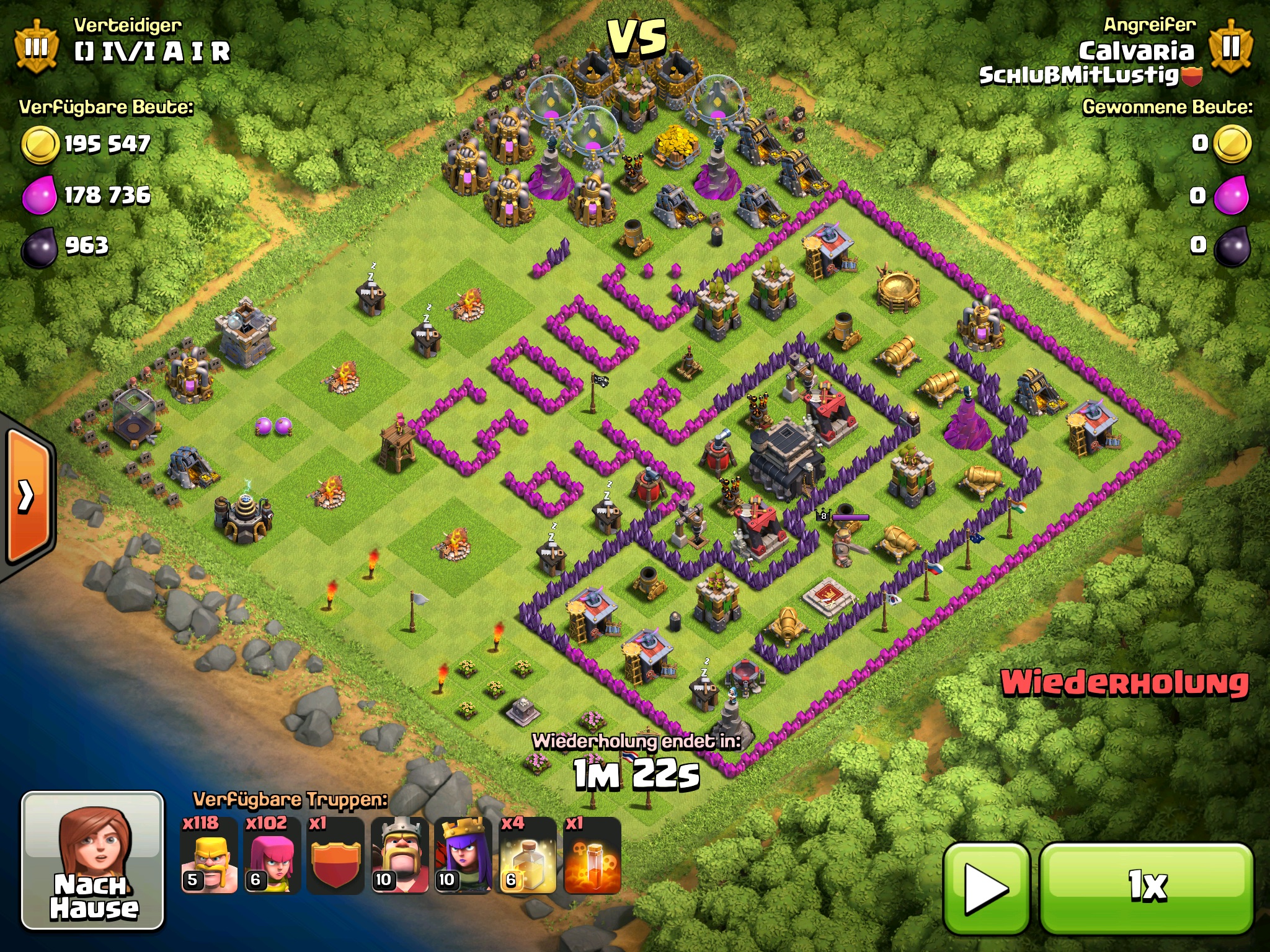Pick the Rage spell slot

coord(592,855)
